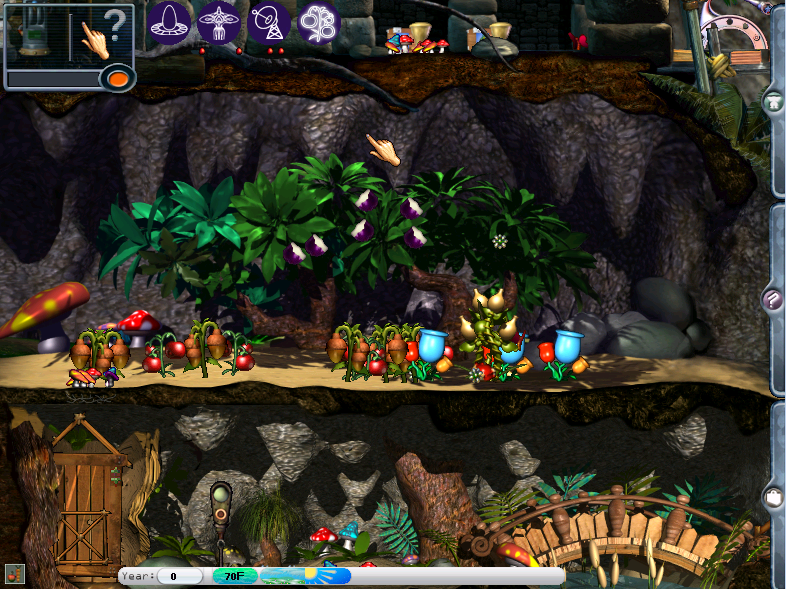This screenshot has height=589, width=786.
Task: Open the purple question mark side tab
Action: click(773, 298)
